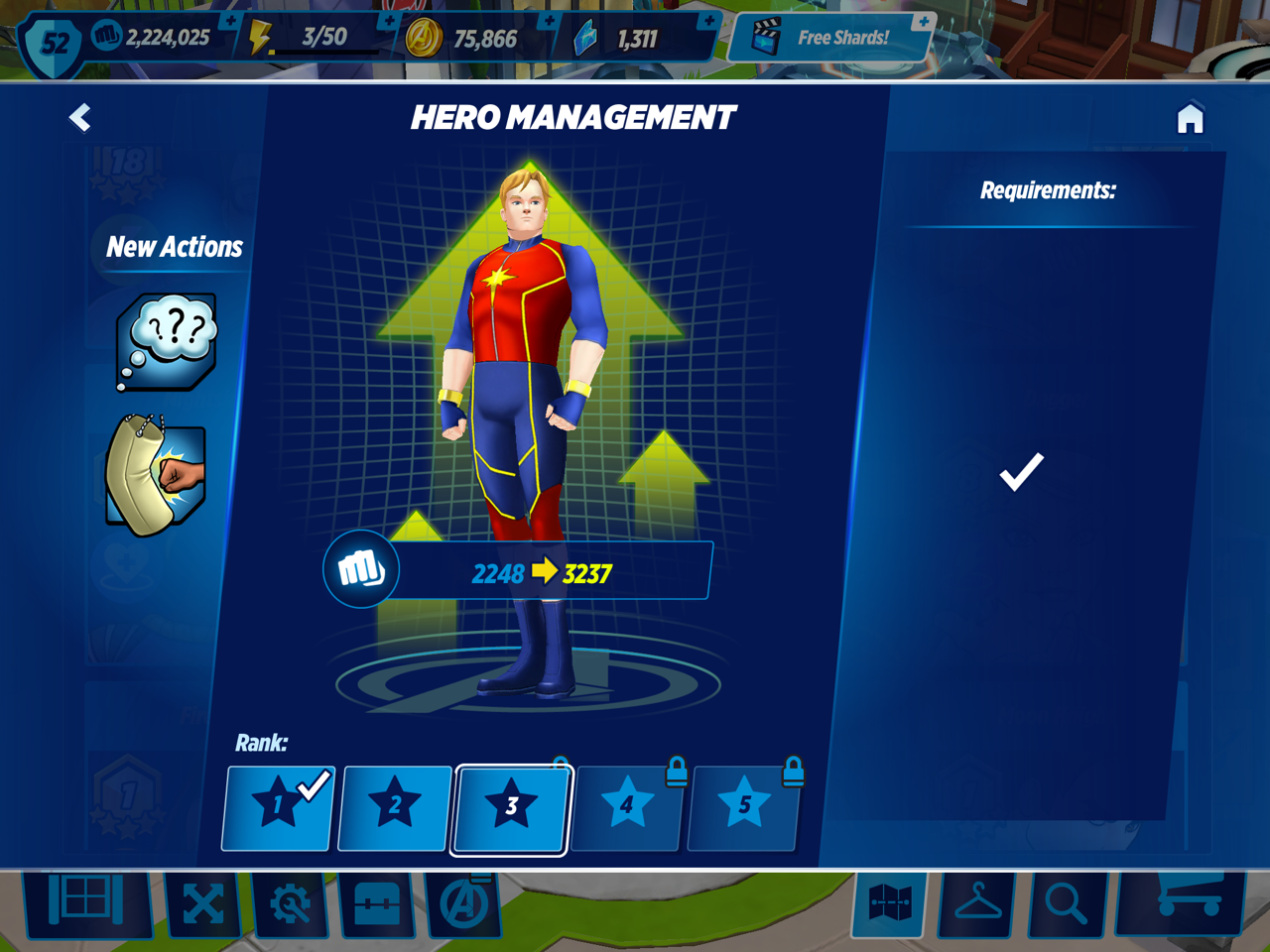
Task: Pick the locked Rank 4 star tile
Action: [x=627, y=807]
